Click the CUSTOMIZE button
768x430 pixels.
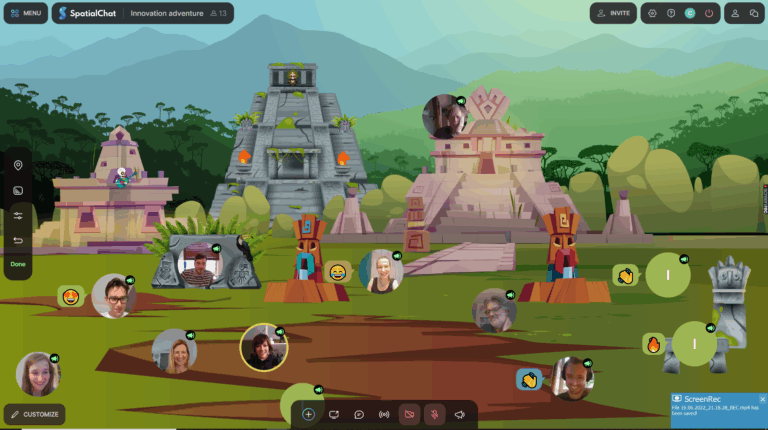[35, 414]
